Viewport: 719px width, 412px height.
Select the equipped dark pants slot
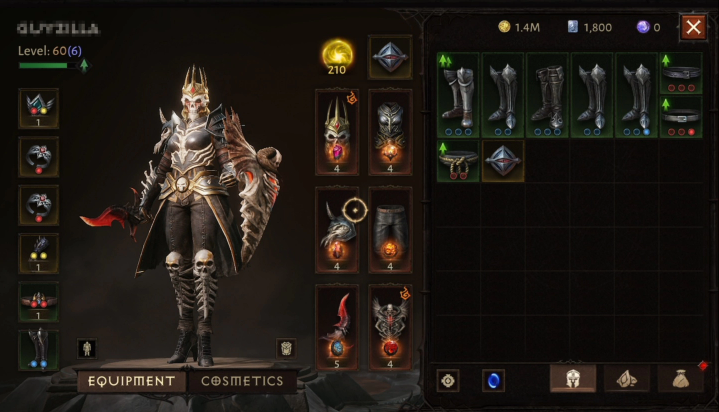(x=390, y=229)
